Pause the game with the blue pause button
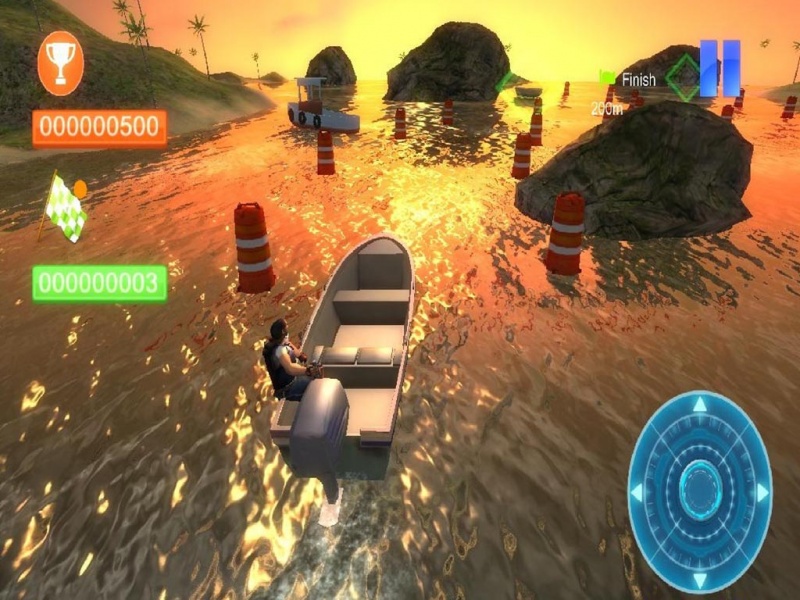The width and height of the screenshot is (800, 600). click(x=720, y=68)
